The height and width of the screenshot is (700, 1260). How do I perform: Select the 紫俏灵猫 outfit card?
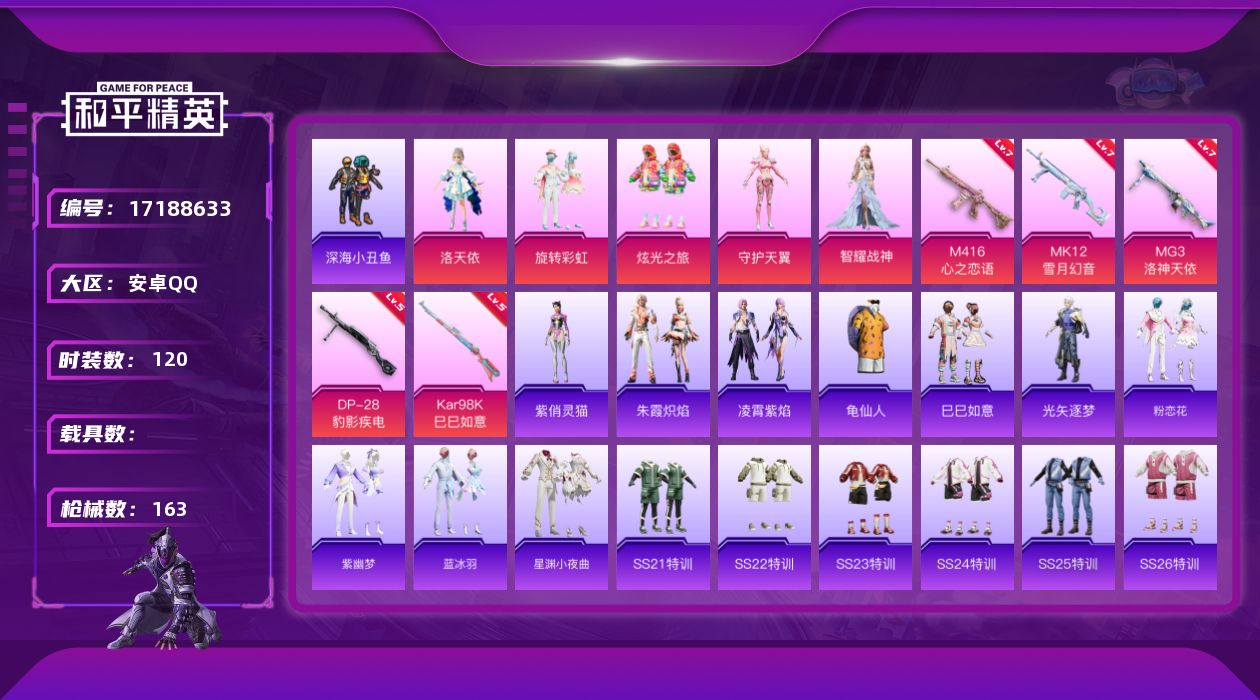tap(561, 364)
